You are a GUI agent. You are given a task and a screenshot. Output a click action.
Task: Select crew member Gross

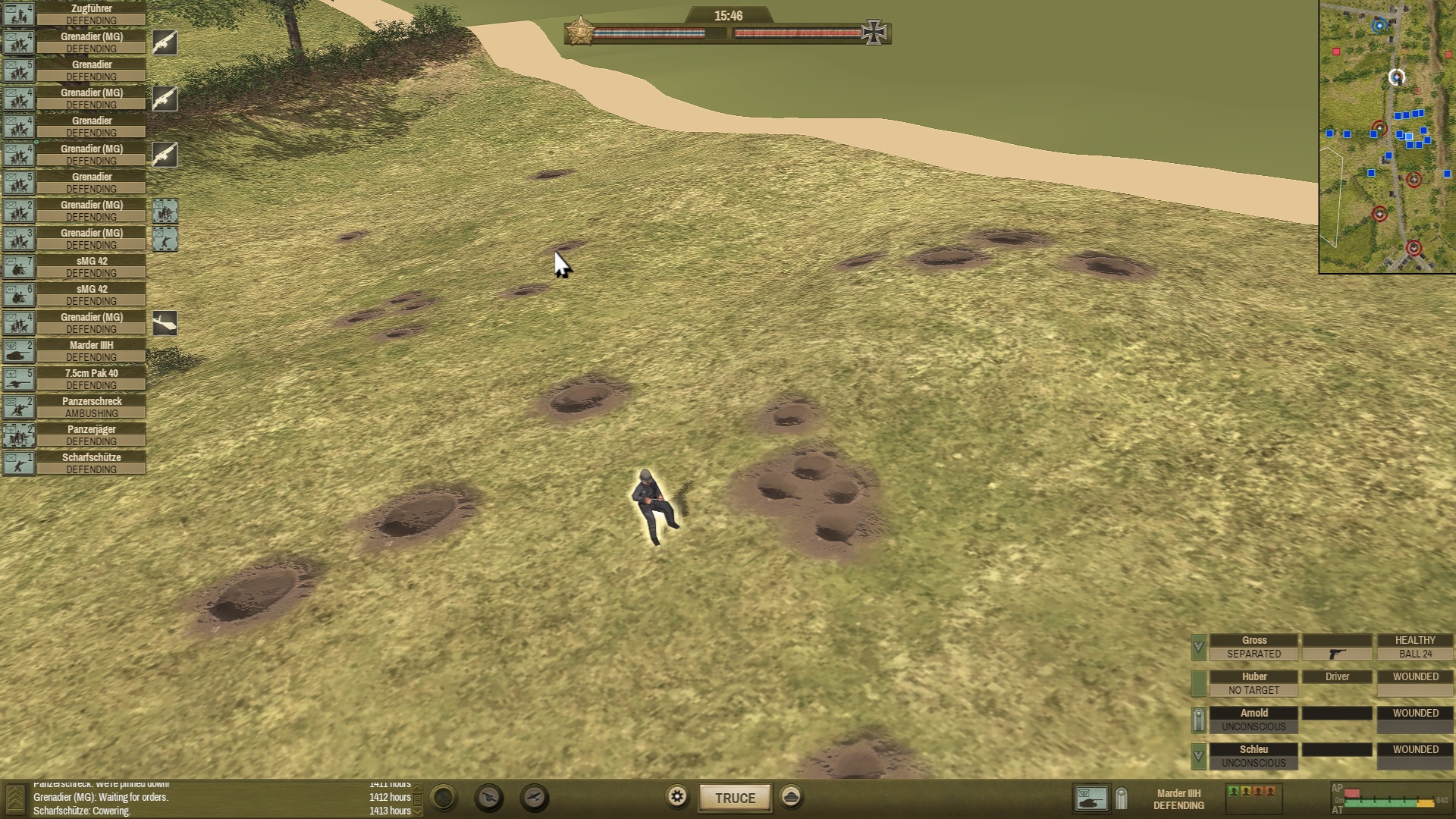[x=1254, y=647]
